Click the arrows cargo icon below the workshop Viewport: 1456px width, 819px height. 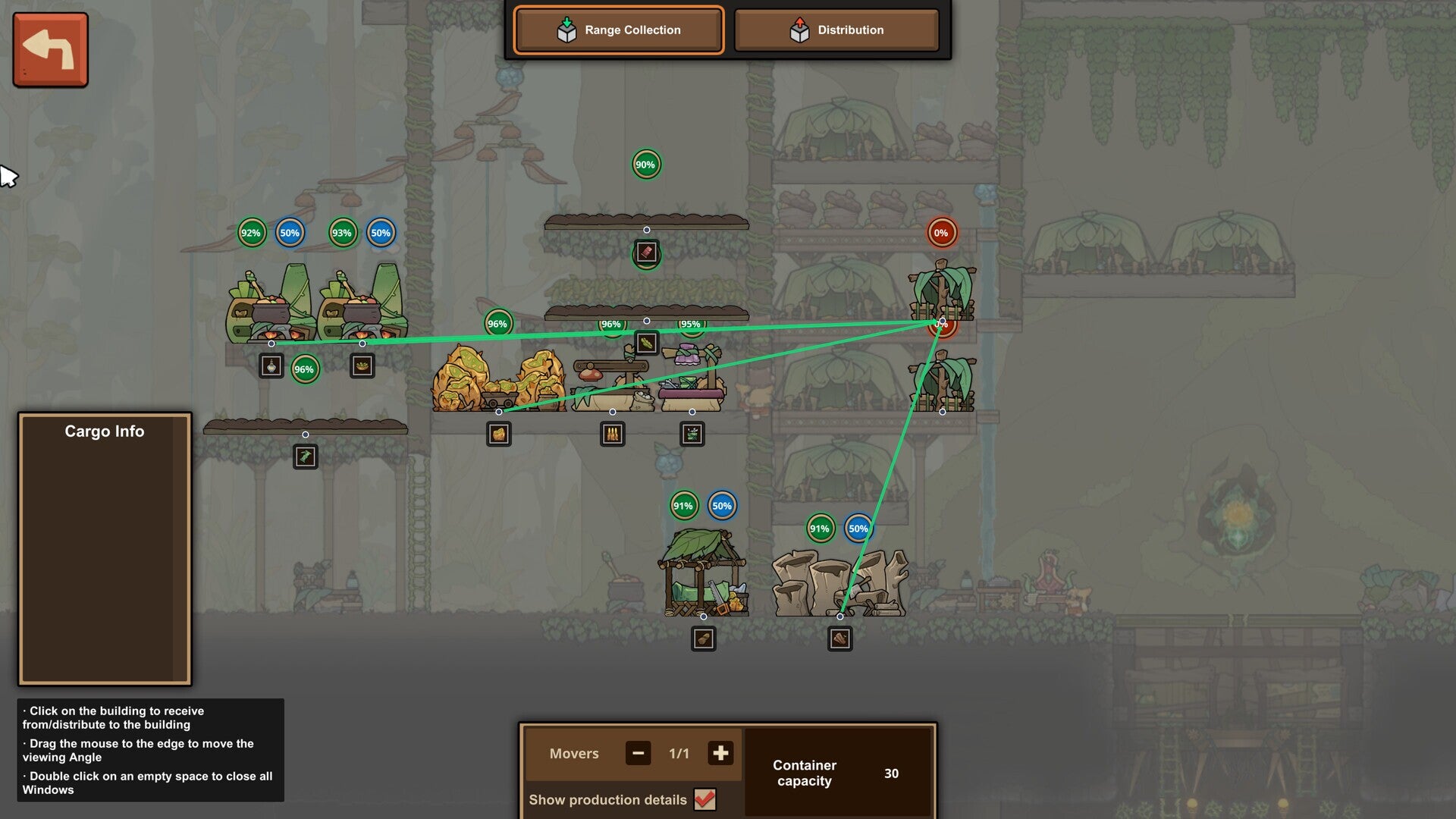click(612, 433)
